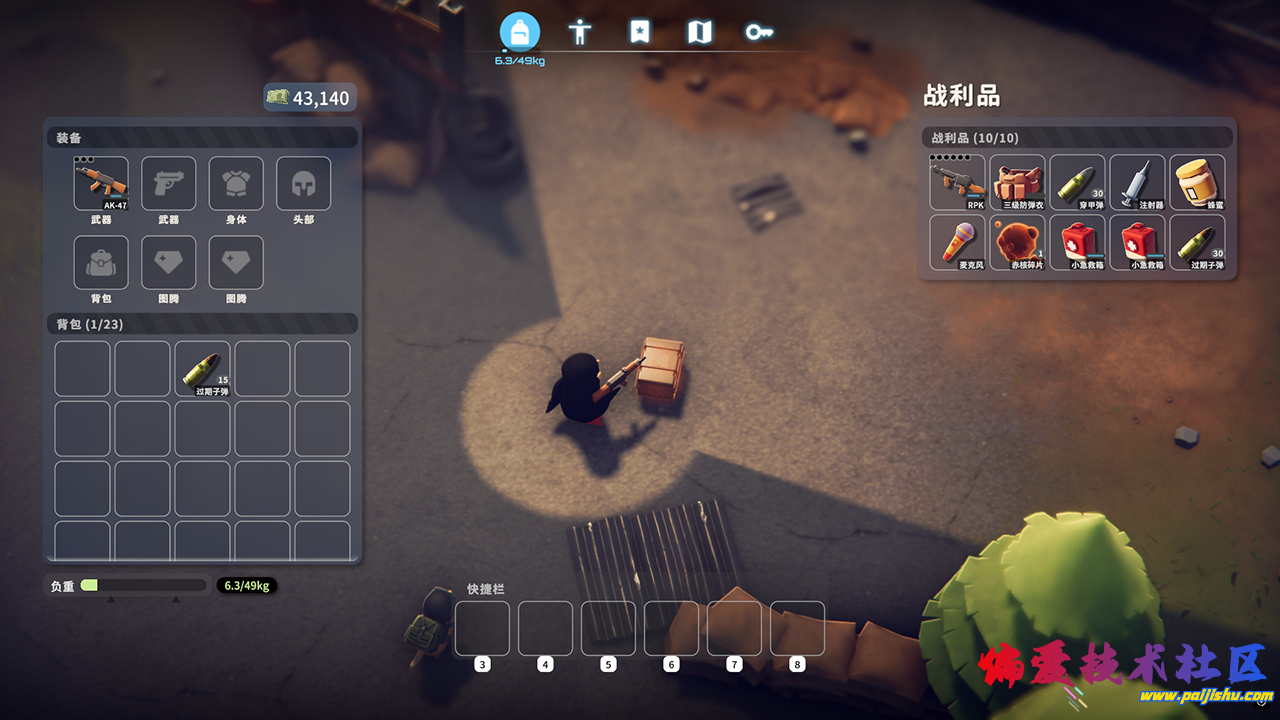
Task: Open the key tab
Action: pos(759,32)
